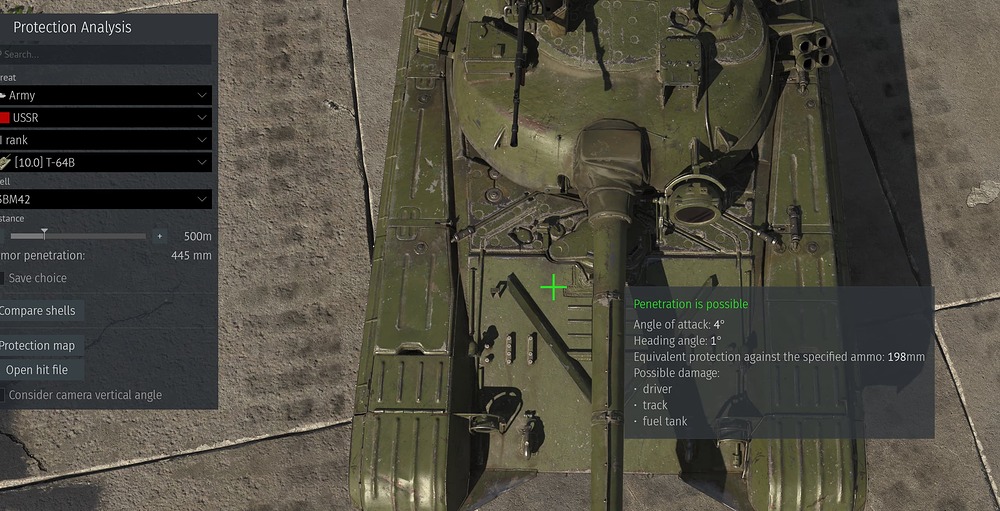Screen dimensions: 1000x511
Task: Open the Army unit type dropdown
Action: 105,95
